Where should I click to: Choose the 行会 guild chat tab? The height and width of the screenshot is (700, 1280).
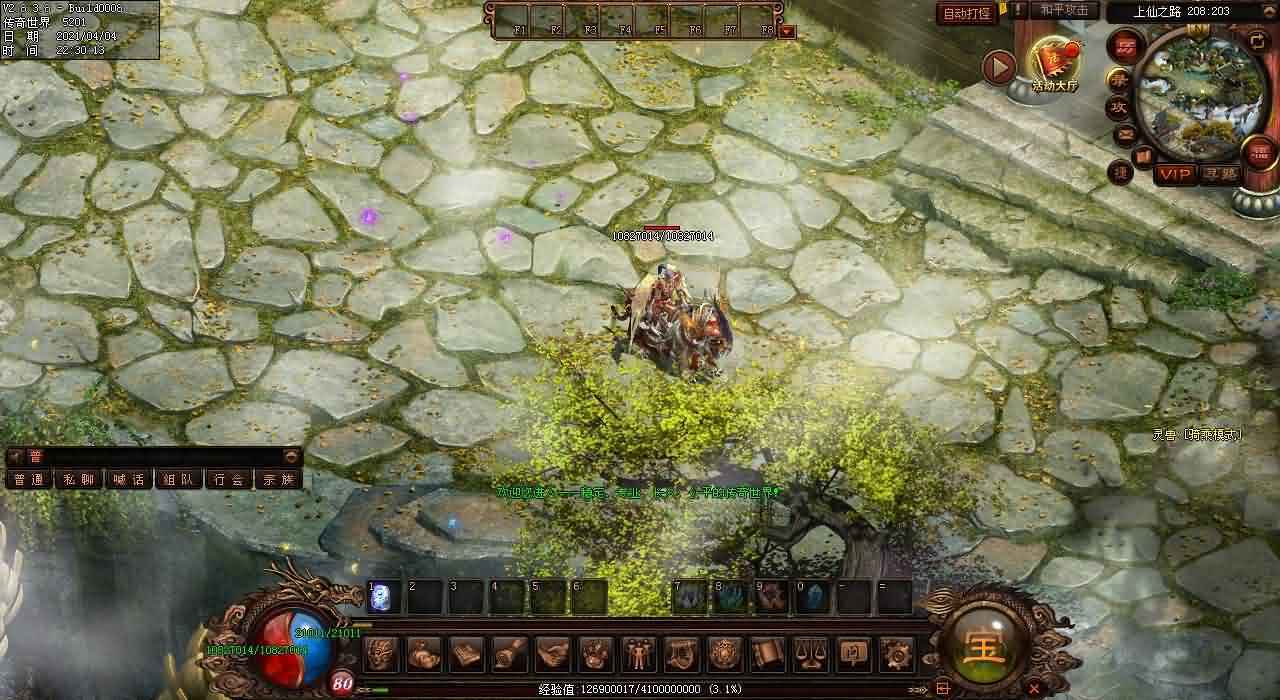[228, 479]
